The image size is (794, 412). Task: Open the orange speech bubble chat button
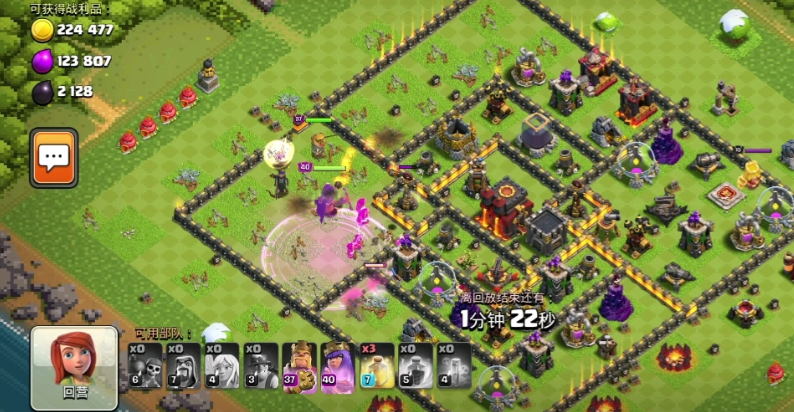[x=53, y=157]
